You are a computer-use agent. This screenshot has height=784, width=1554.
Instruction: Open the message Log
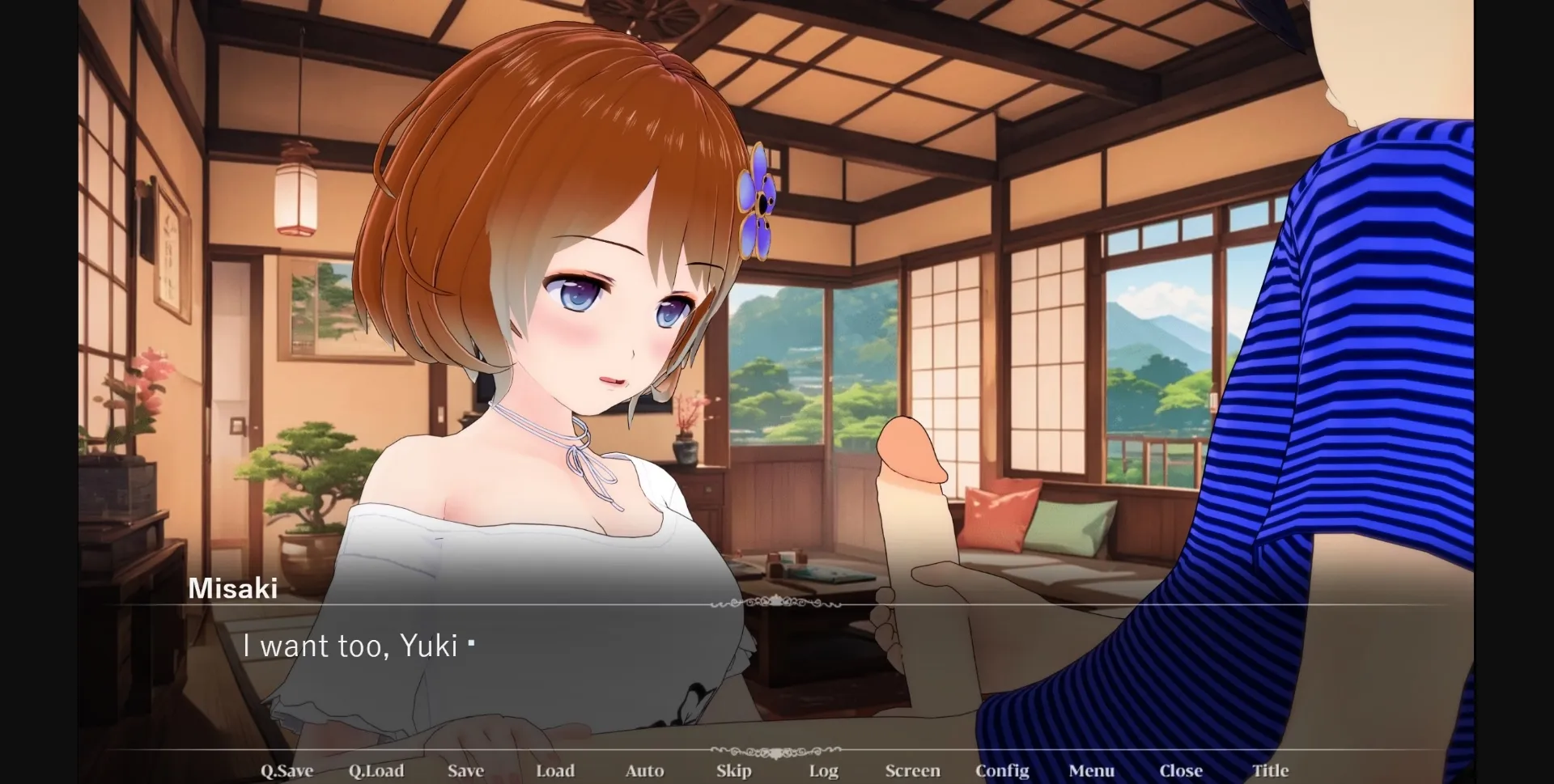822,770
